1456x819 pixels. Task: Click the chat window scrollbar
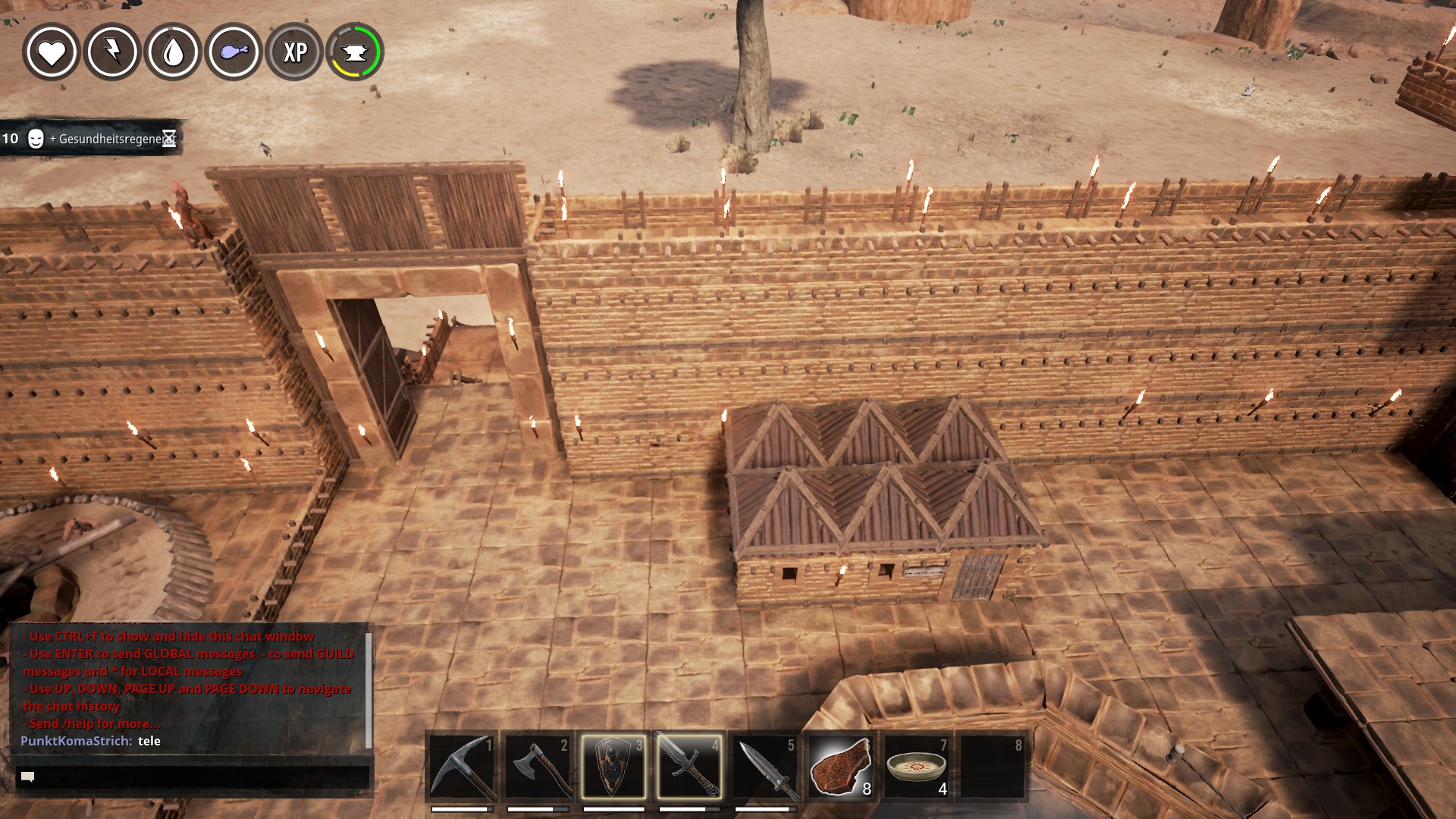(x=369, y=690)
